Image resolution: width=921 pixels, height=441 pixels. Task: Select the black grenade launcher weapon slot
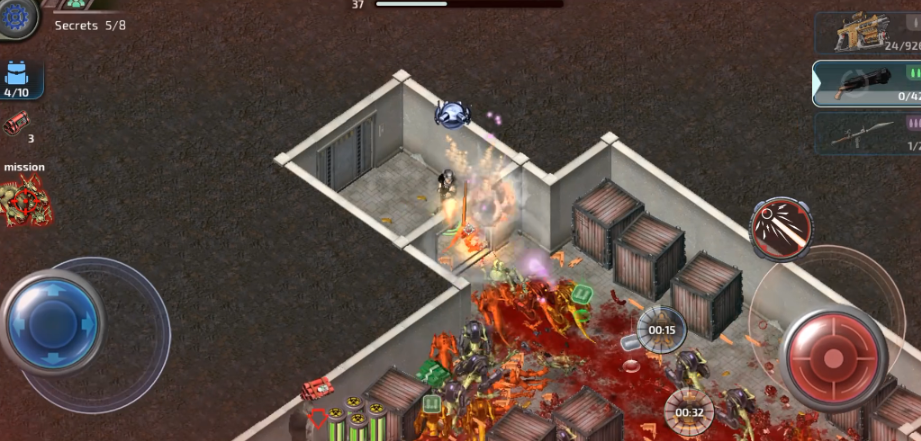(x=866, y=84)
